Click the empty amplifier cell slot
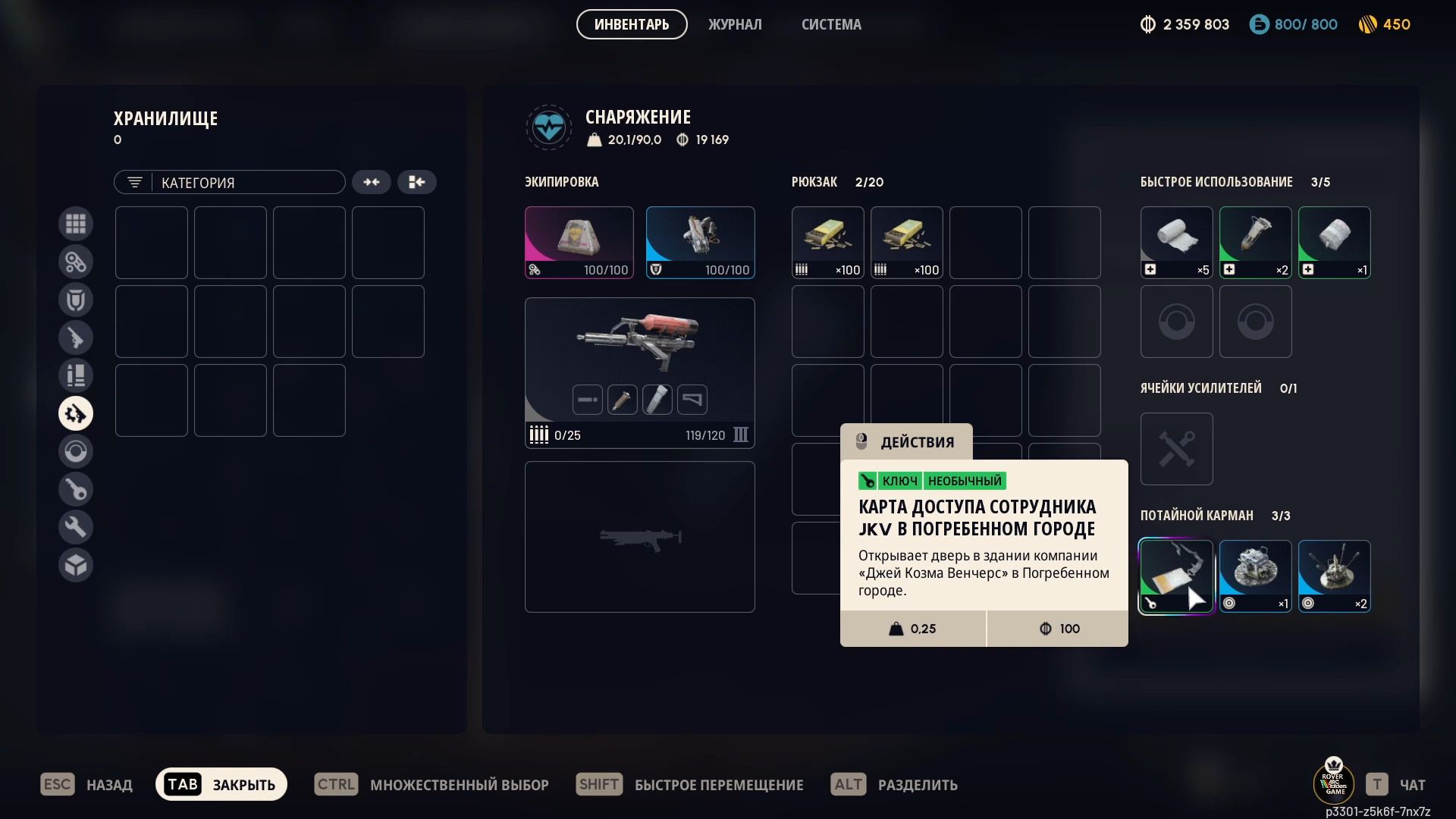 point(1177,449)
